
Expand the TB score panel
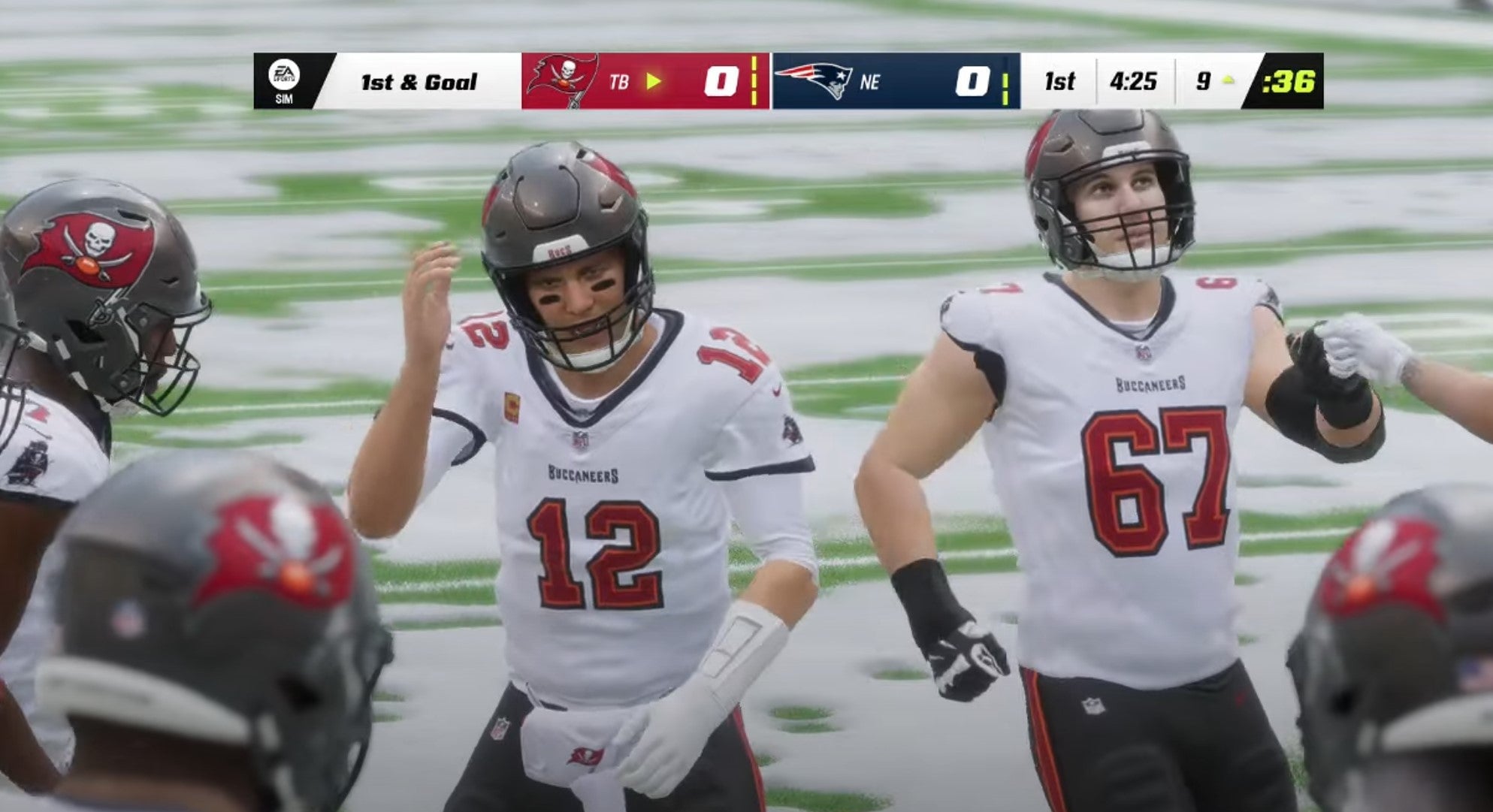click(720, 81)
